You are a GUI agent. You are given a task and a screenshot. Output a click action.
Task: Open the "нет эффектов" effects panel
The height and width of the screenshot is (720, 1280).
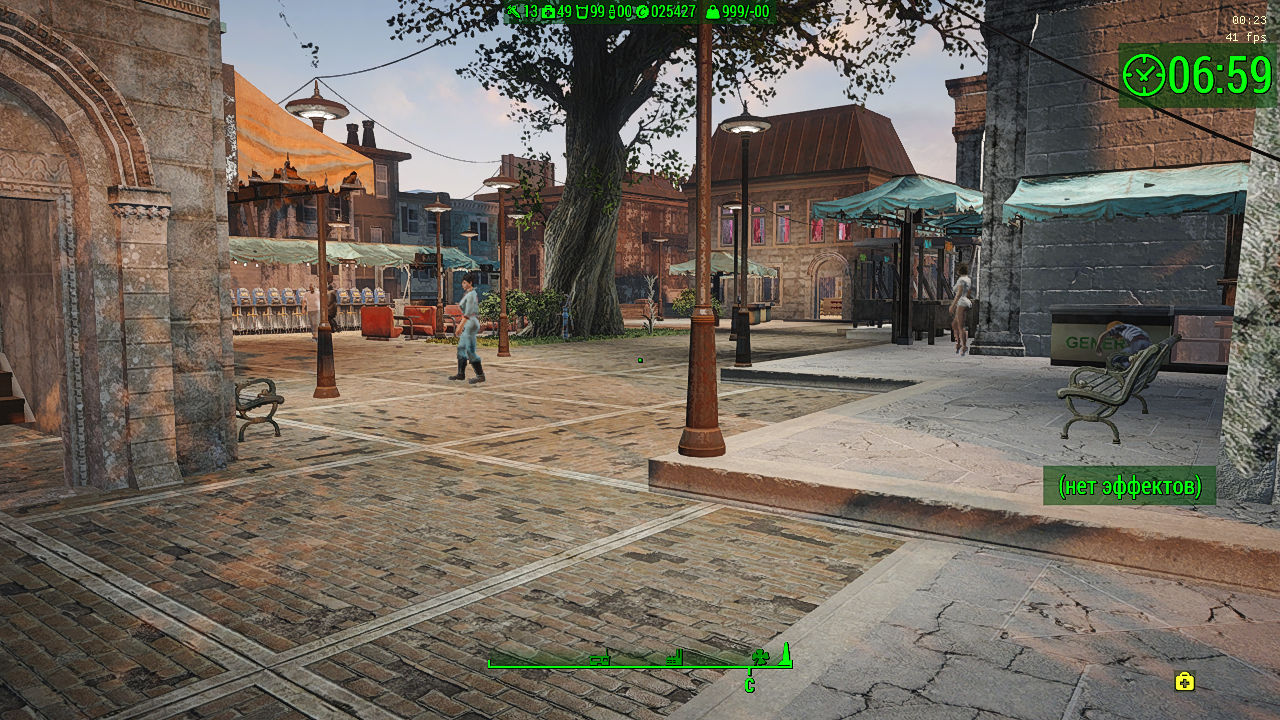[1129, 486]
